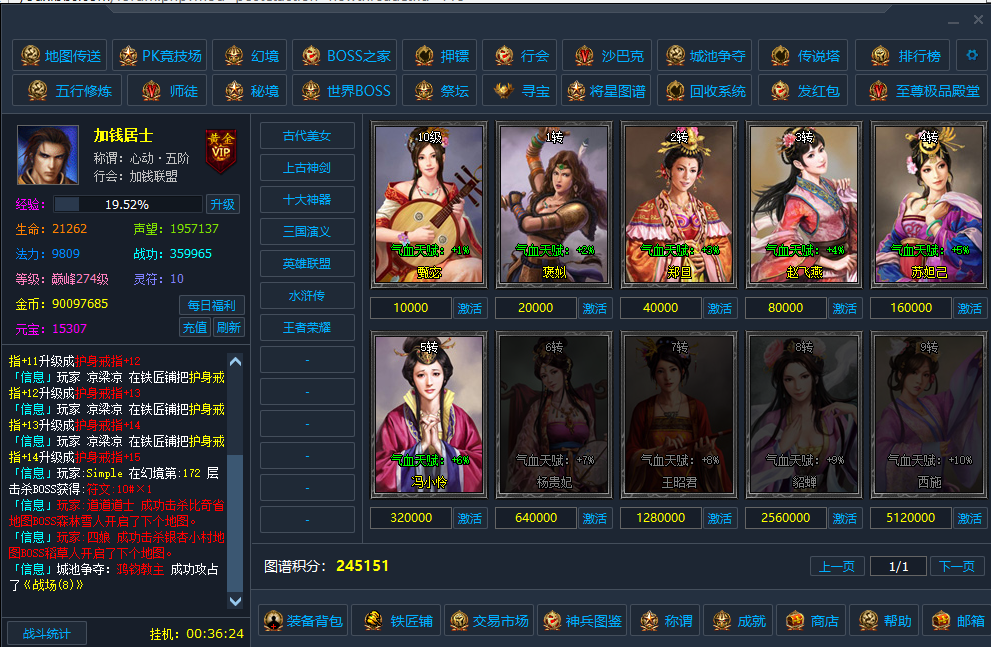The height and width of the screenshot is (647, 991).
Task: Open the 排行榜 leaderboard
Action: click(906, 56)
